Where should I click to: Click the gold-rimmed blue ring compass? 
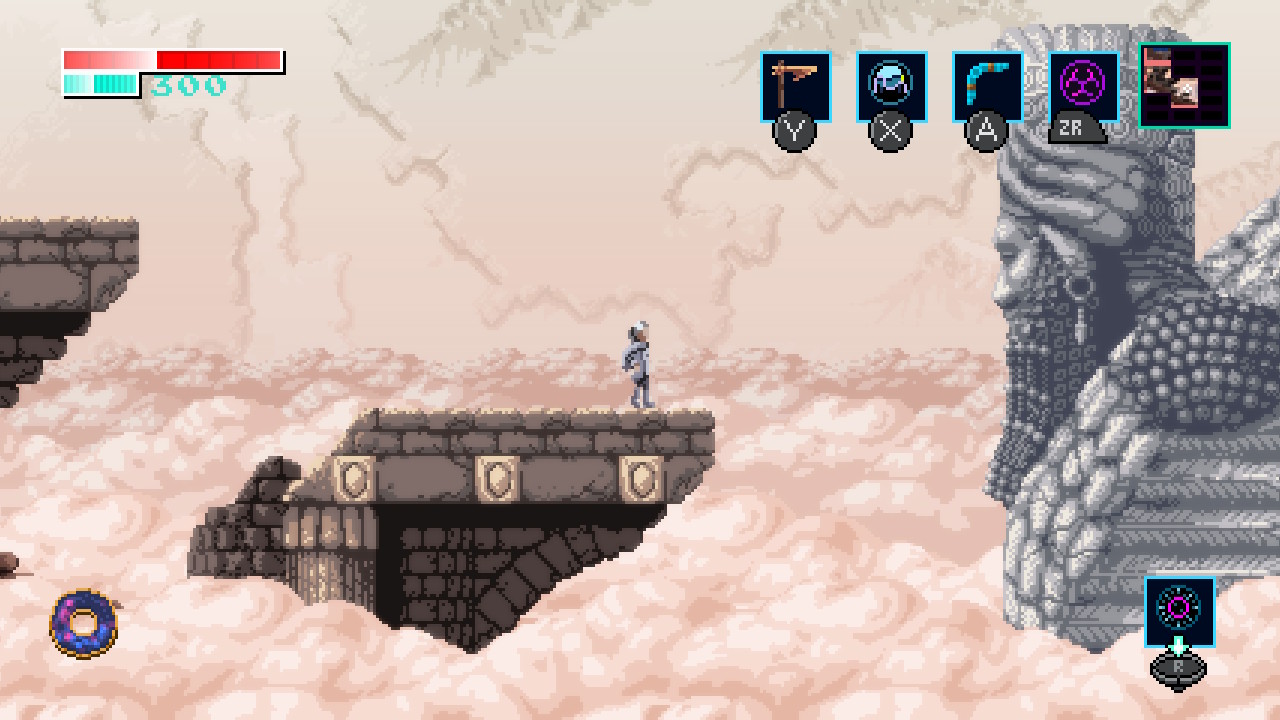(x=84, y=623)
